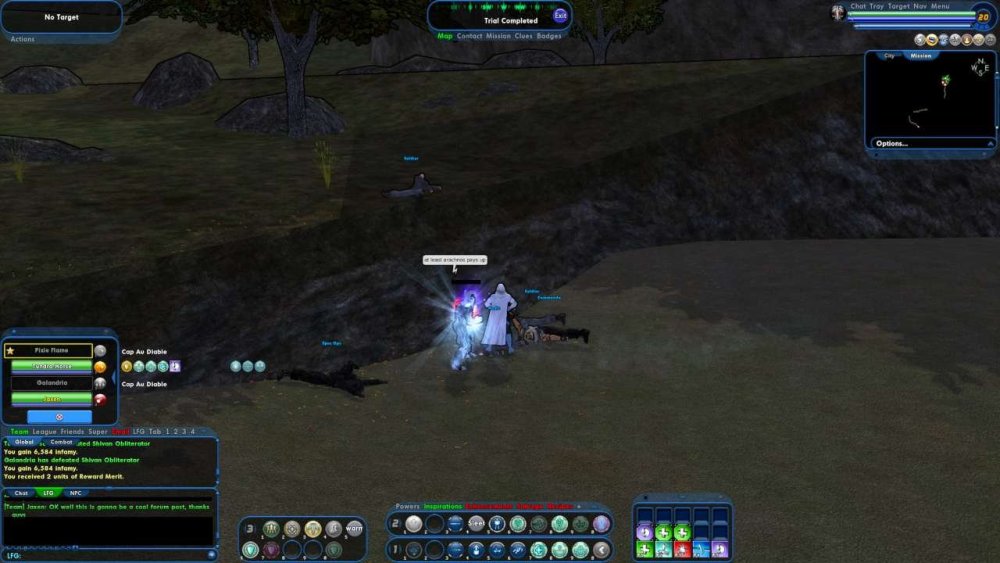
Task: Open the Badges tab
Action: (x=549, y=36)
